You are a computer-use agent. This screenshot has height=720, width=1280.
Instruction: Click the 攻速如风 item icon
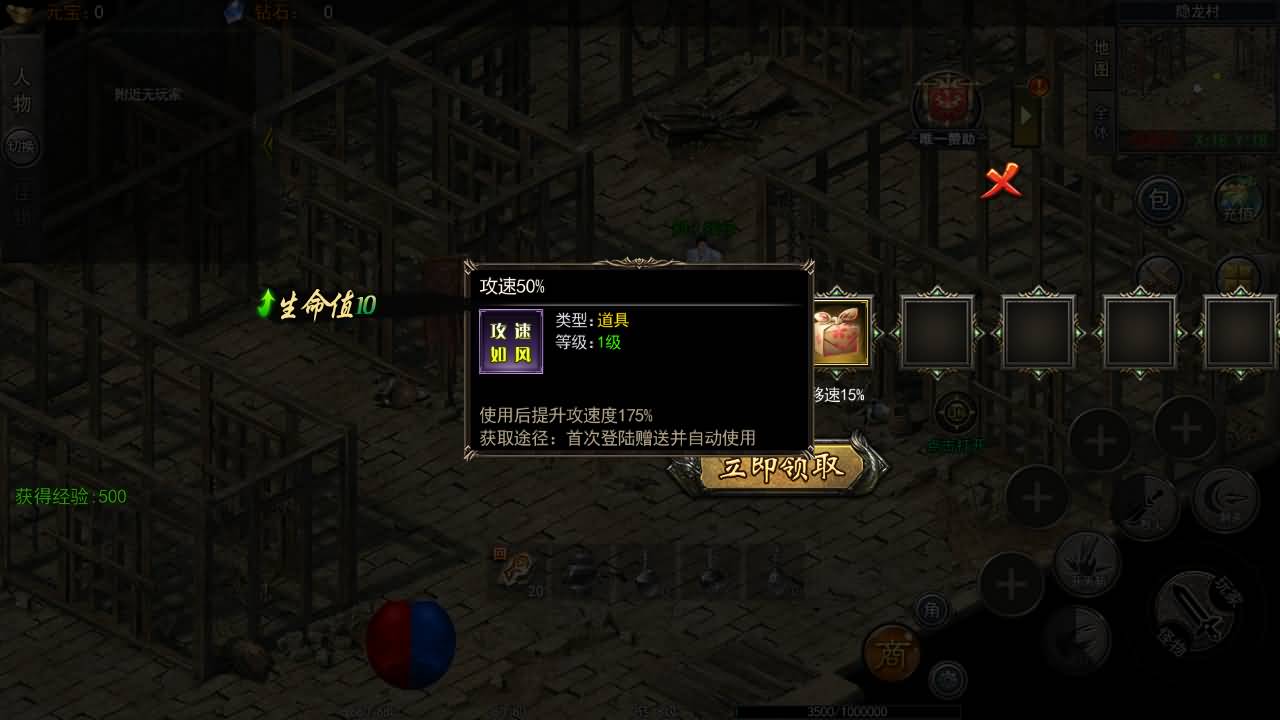[x=511, y=342]
